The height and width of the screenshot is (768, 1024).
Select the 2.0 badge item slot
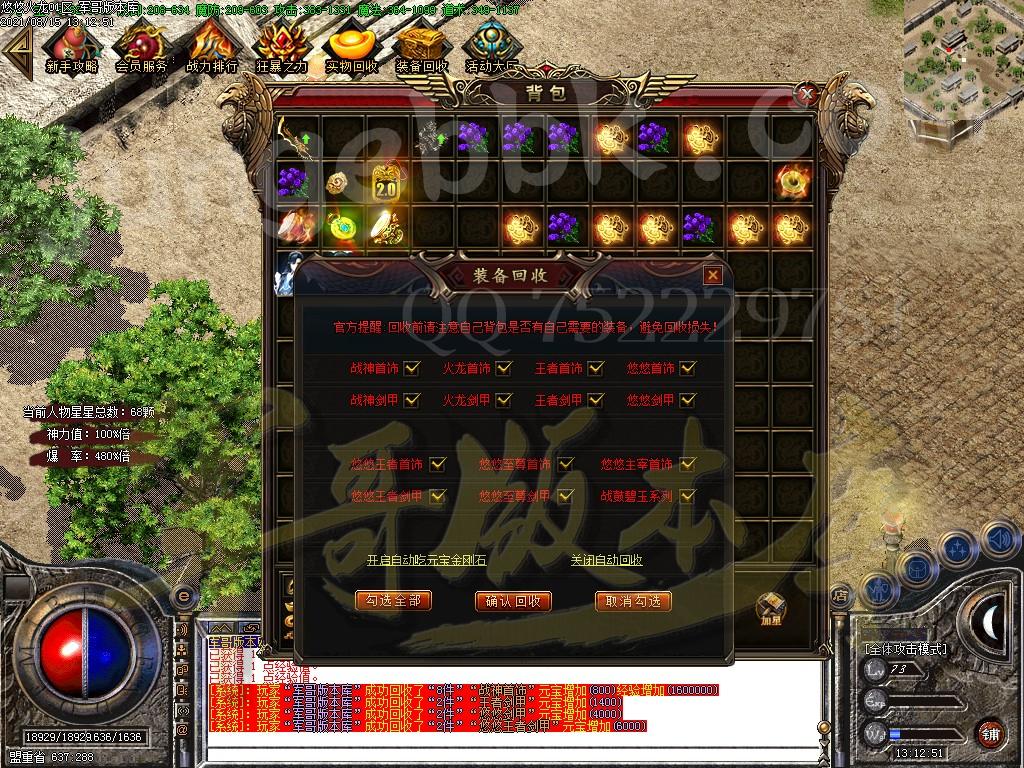click(x=386, y=184)
